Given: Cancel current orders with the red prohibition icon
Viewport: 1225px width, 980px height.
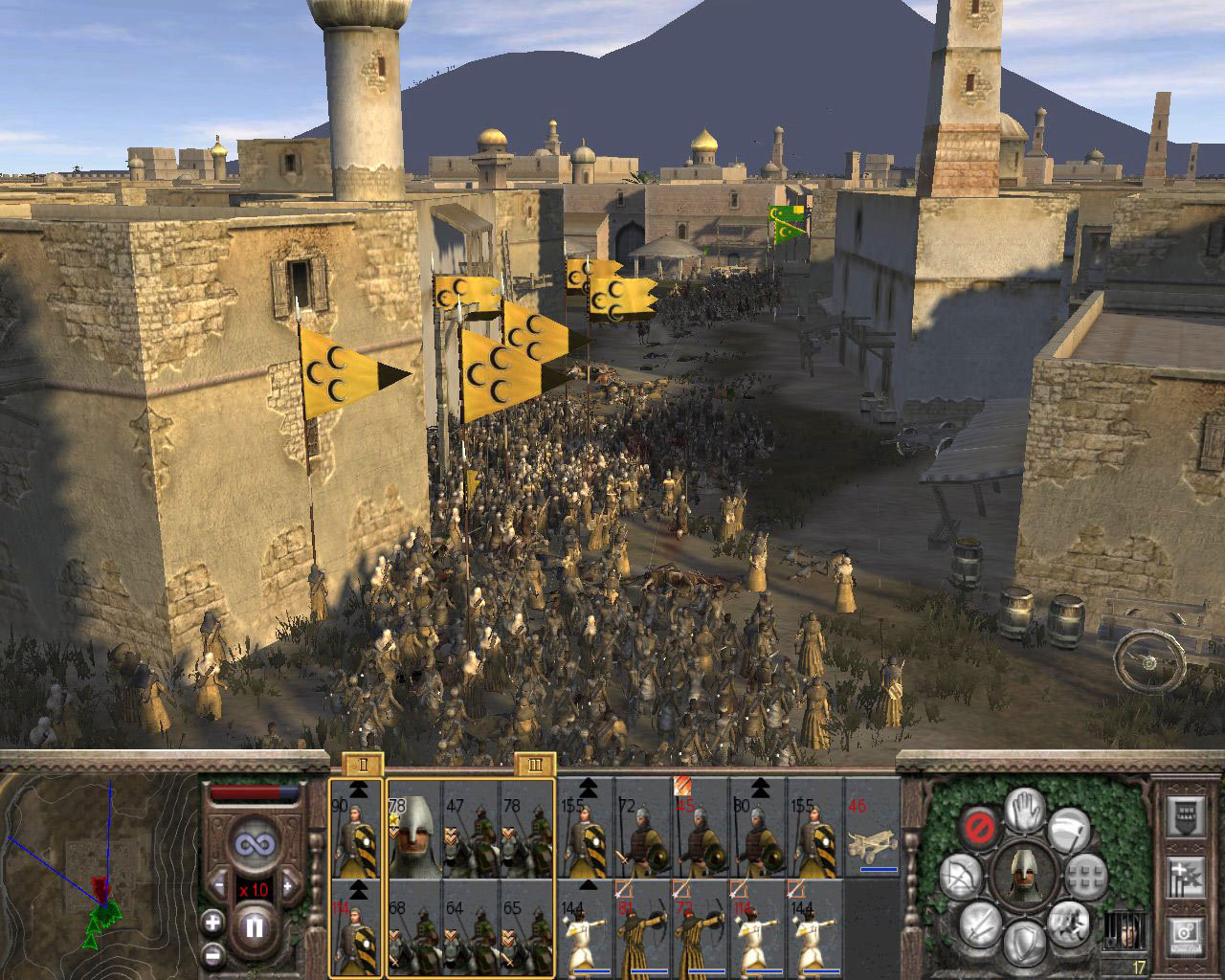Looking at the screenshot, I should point(980,827).
